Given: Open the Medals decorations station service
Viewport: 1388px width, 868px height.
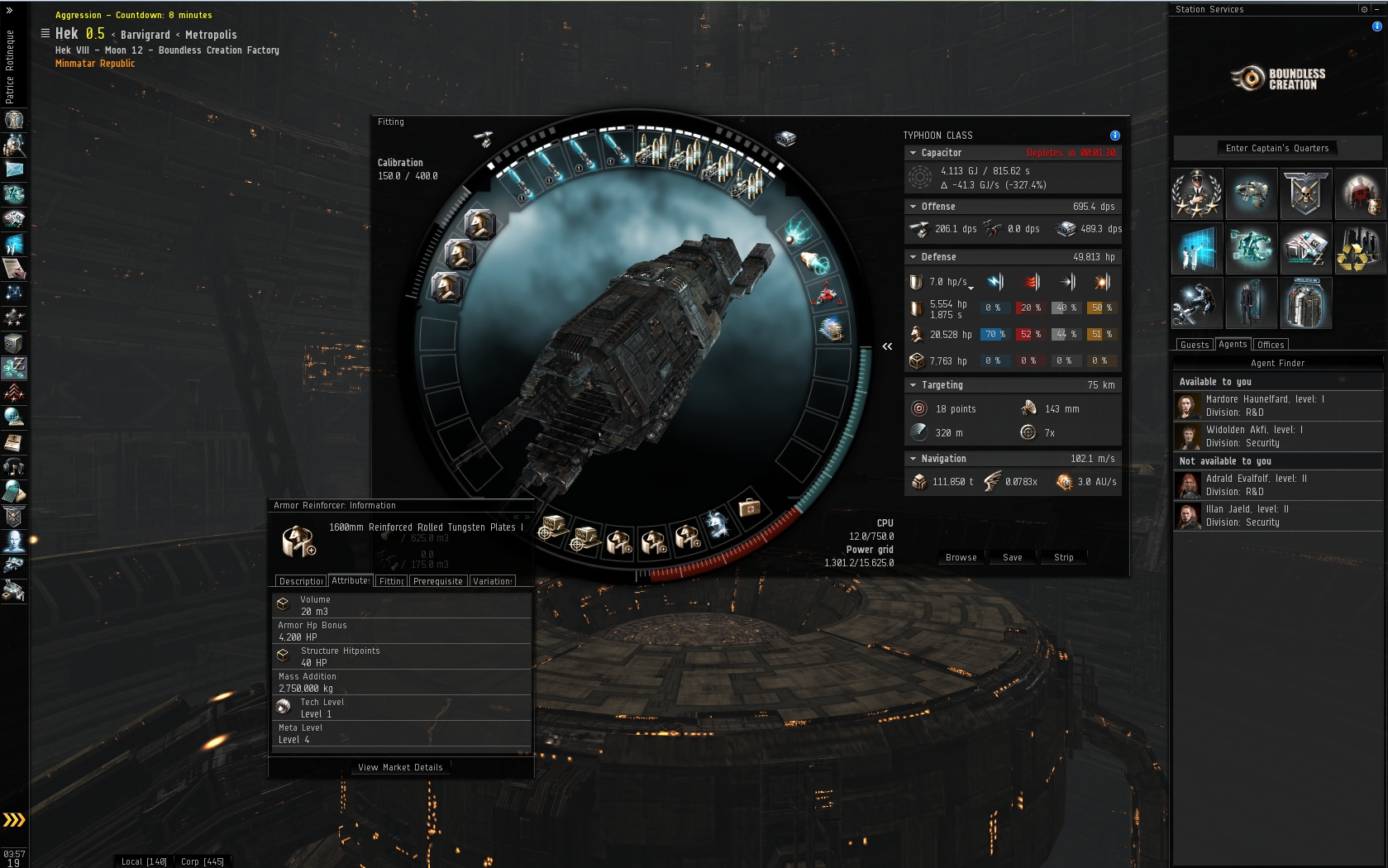Looking at the screenshot, I should (x=1196, y=193).
